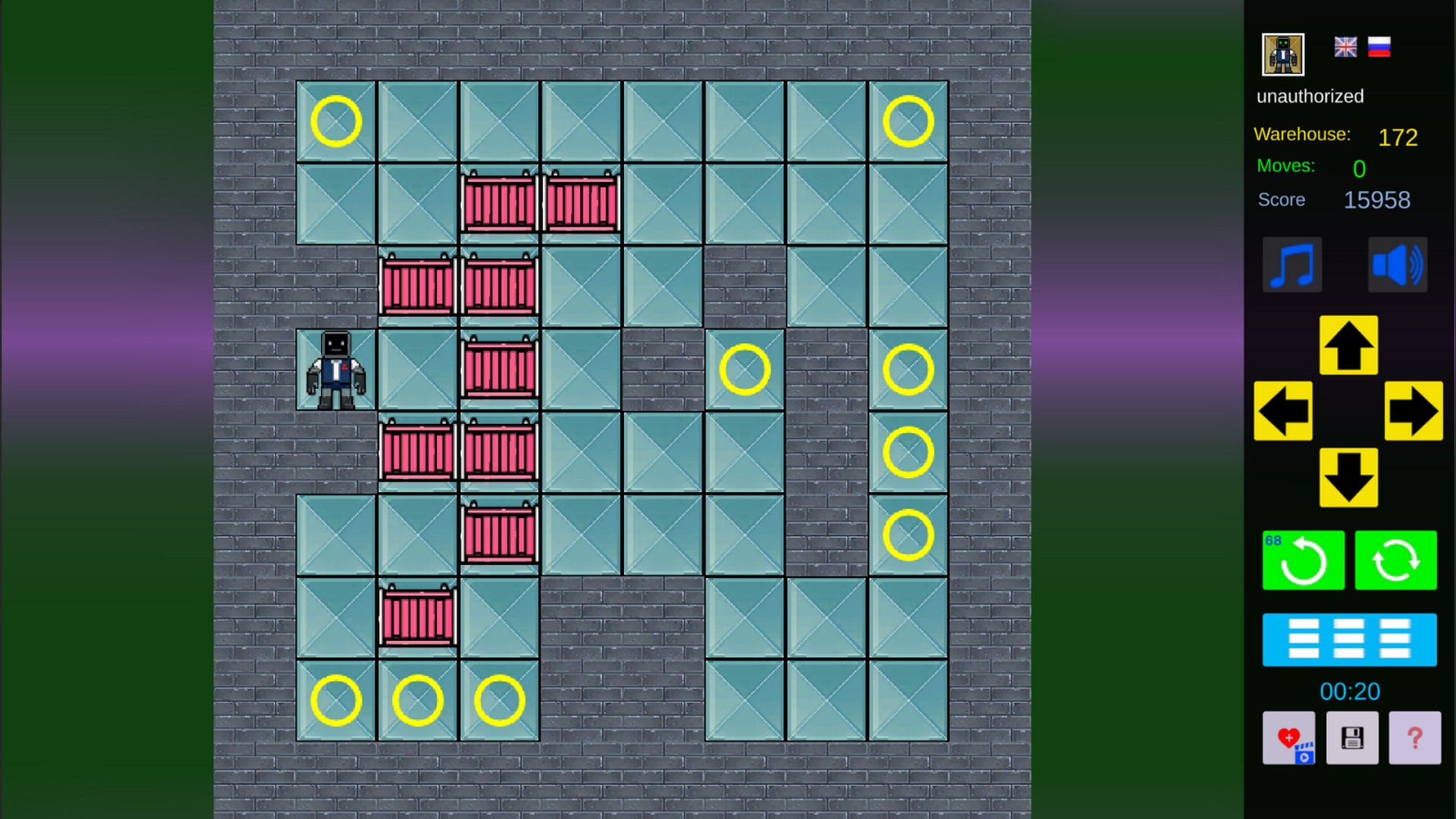
Task: Select Russian language flag
Action: (1379, 46)
